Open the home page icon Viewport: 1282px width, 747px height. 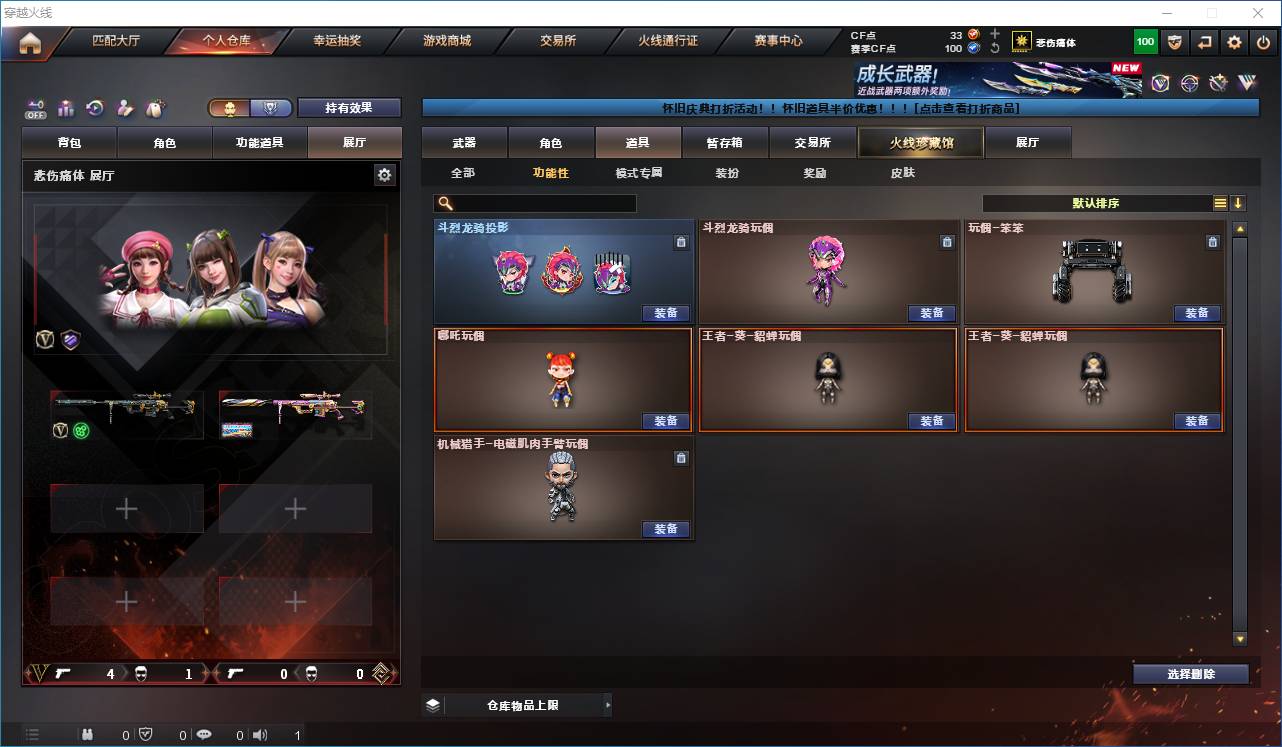30,41
